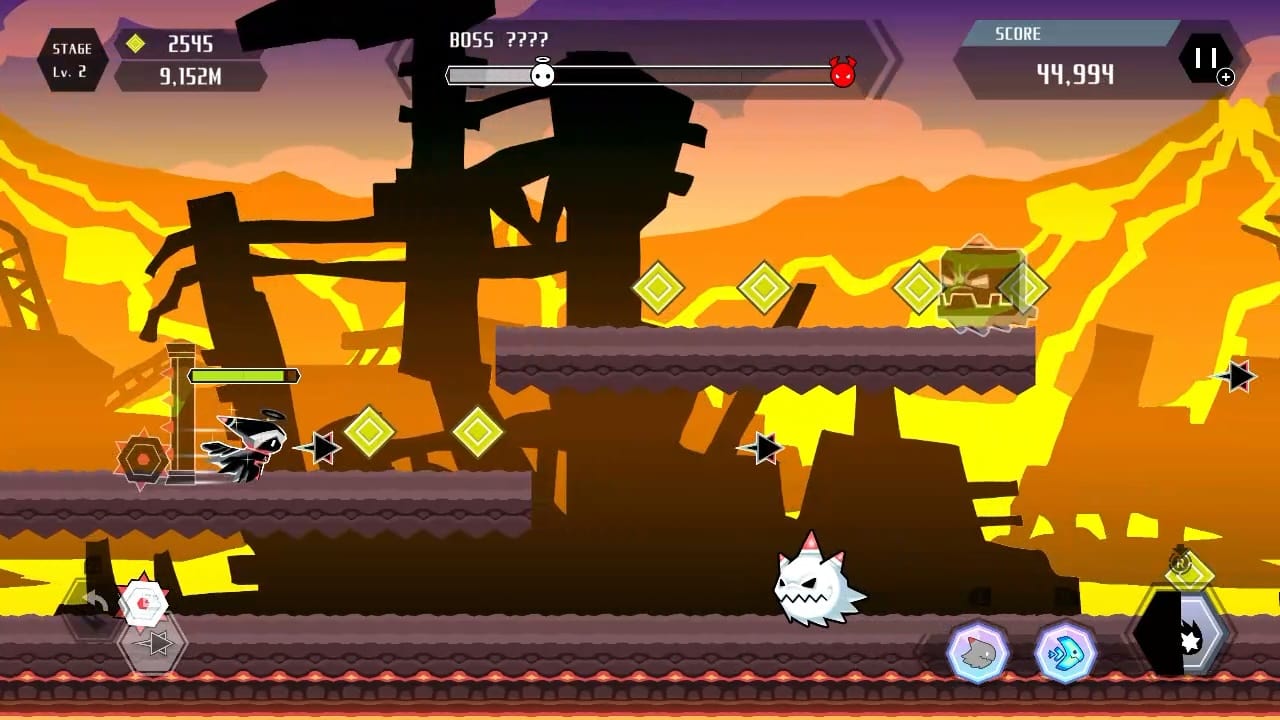Click the faded undo arrow on the left
The height and width of the screenshot is (720, 1280).
click(95, 599)
